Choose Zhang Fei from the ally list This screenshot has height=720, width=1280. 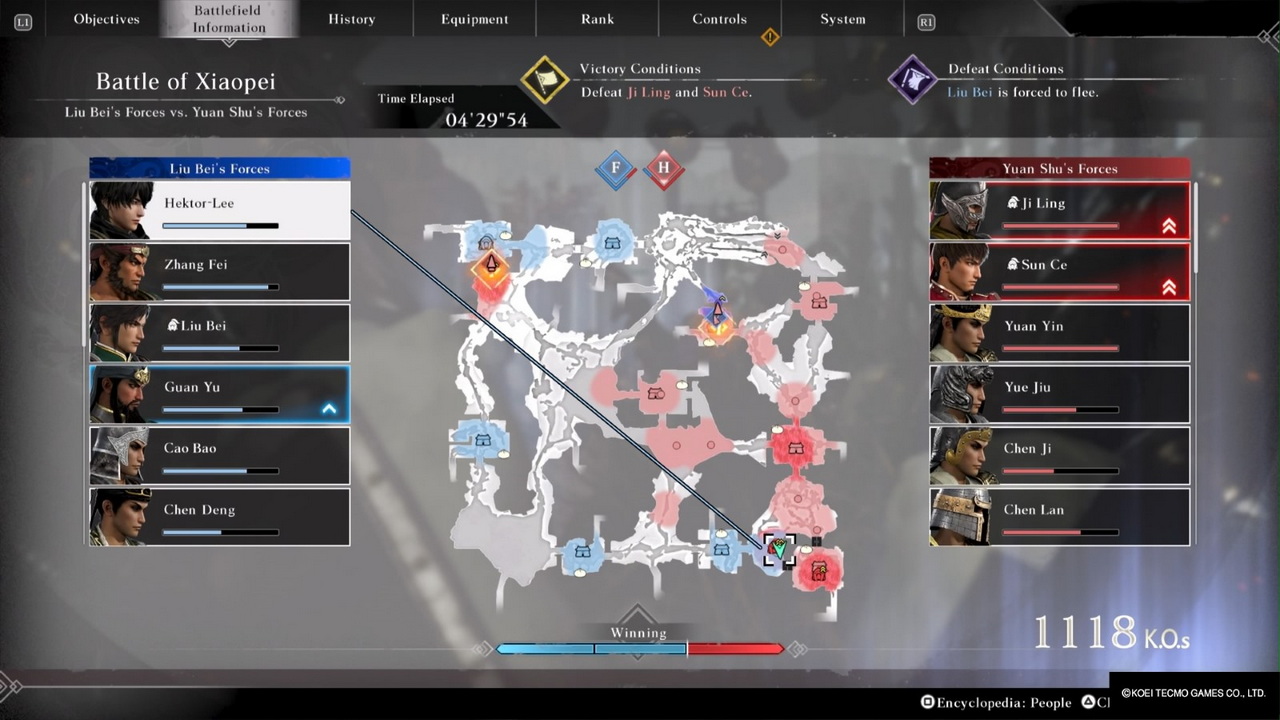[220, 271]
